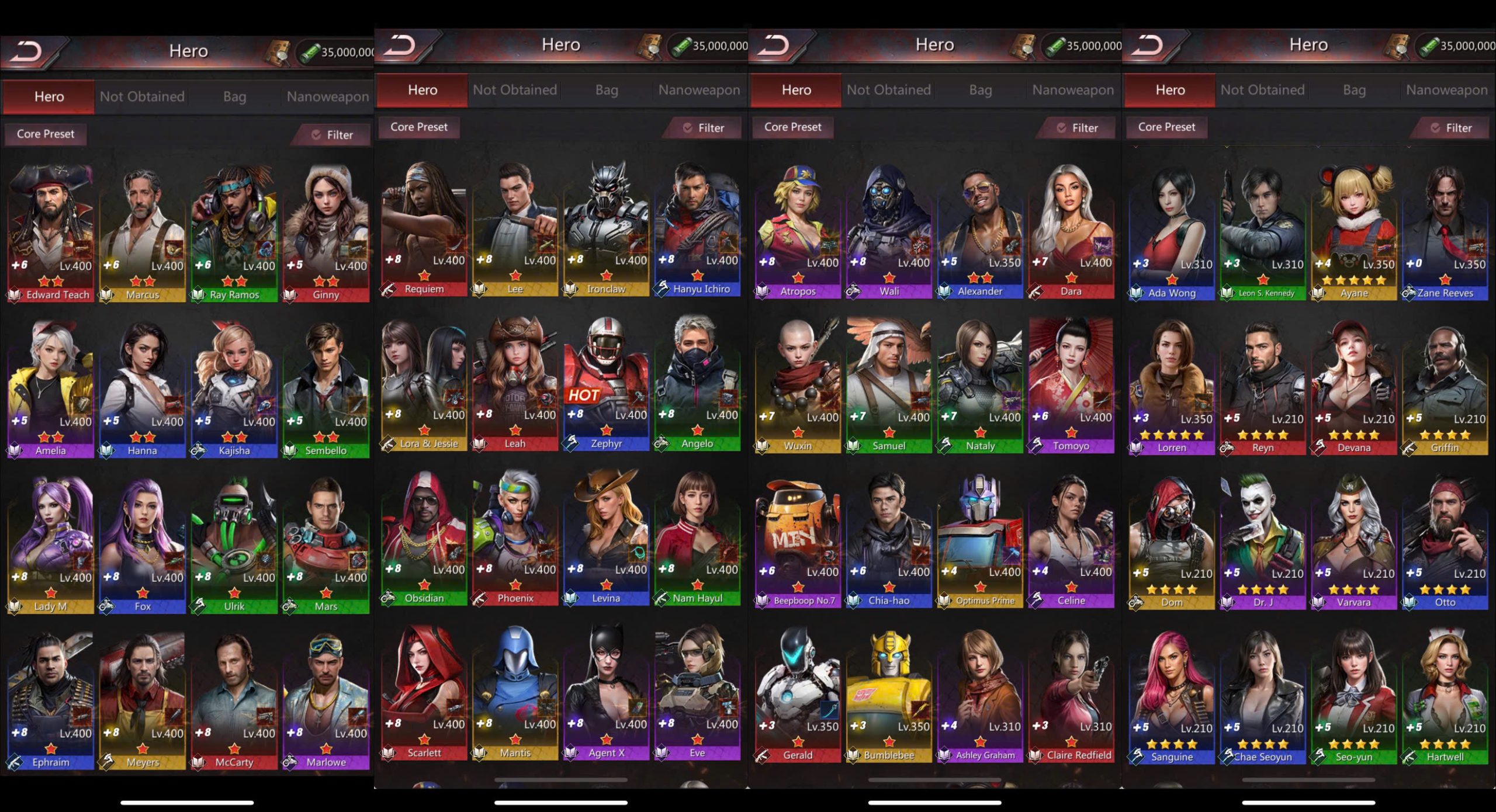Select the Beepboop No.7 hero card
The width and height of the screenshot is (1496, 812).
(798, 541)
